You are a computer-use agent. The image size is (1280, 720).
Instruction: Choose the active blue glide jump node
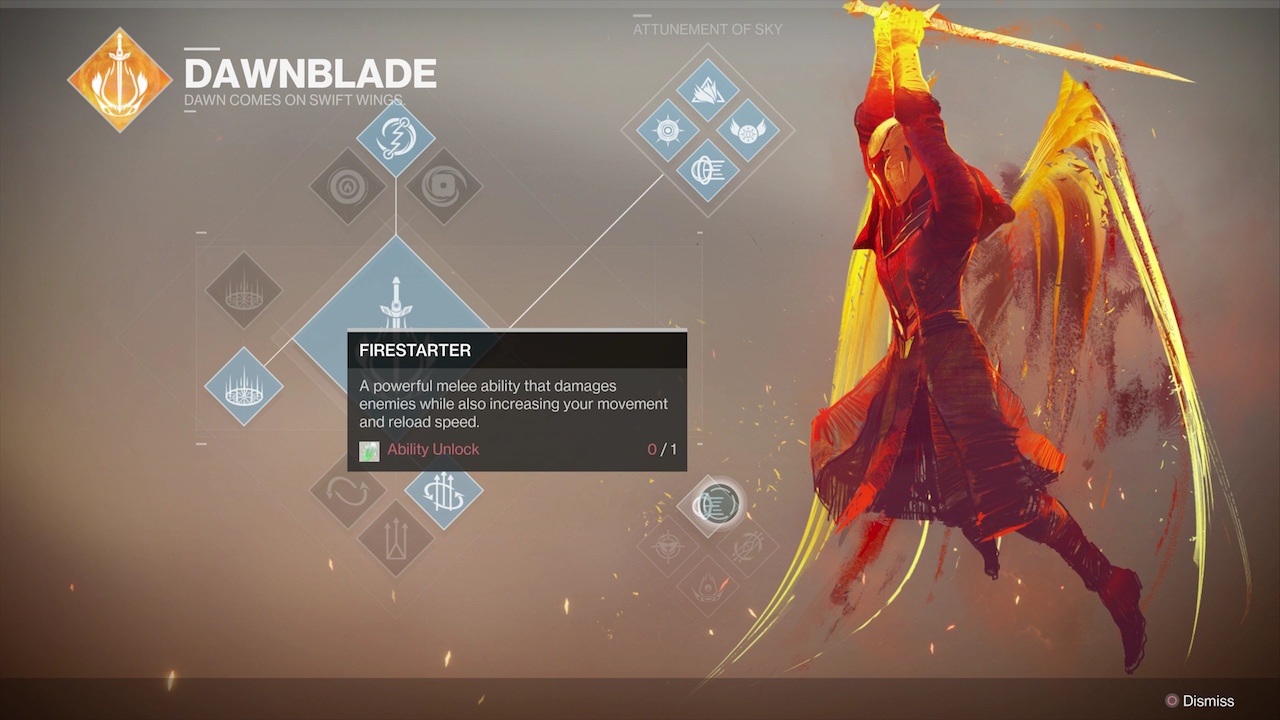coord(444,492)
